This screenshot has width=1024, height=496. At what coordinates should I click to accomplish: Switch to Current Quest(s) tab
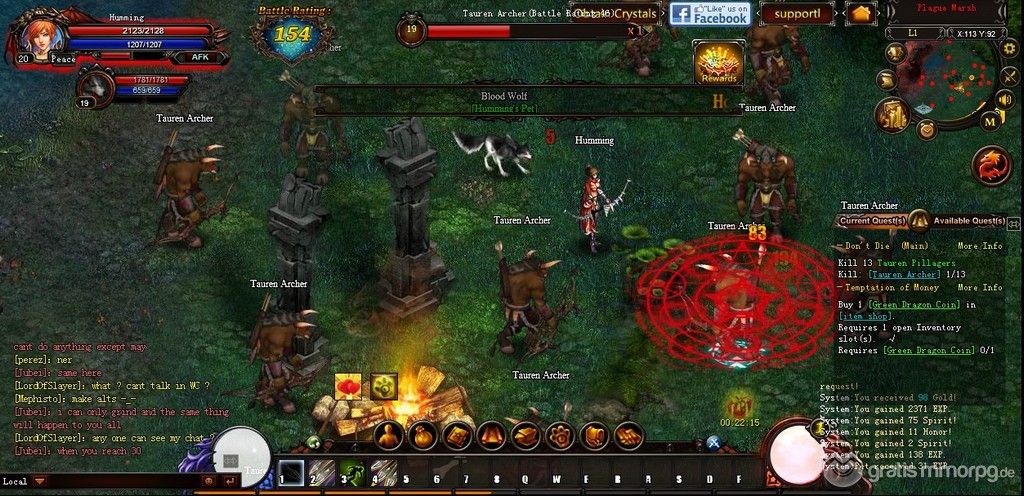[872, 221]
